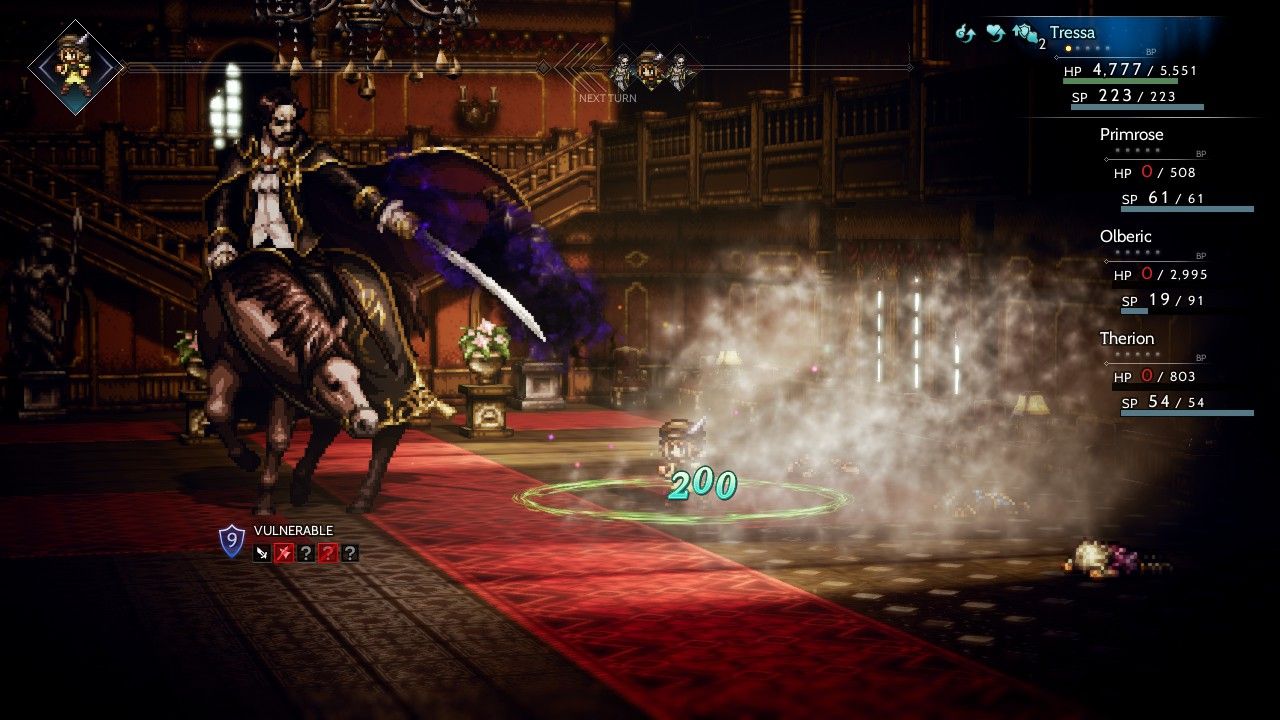Viewport: 1280px width, 720px height.
Task: Select Primrose in the party list
Action: (x=1131, y=134)
